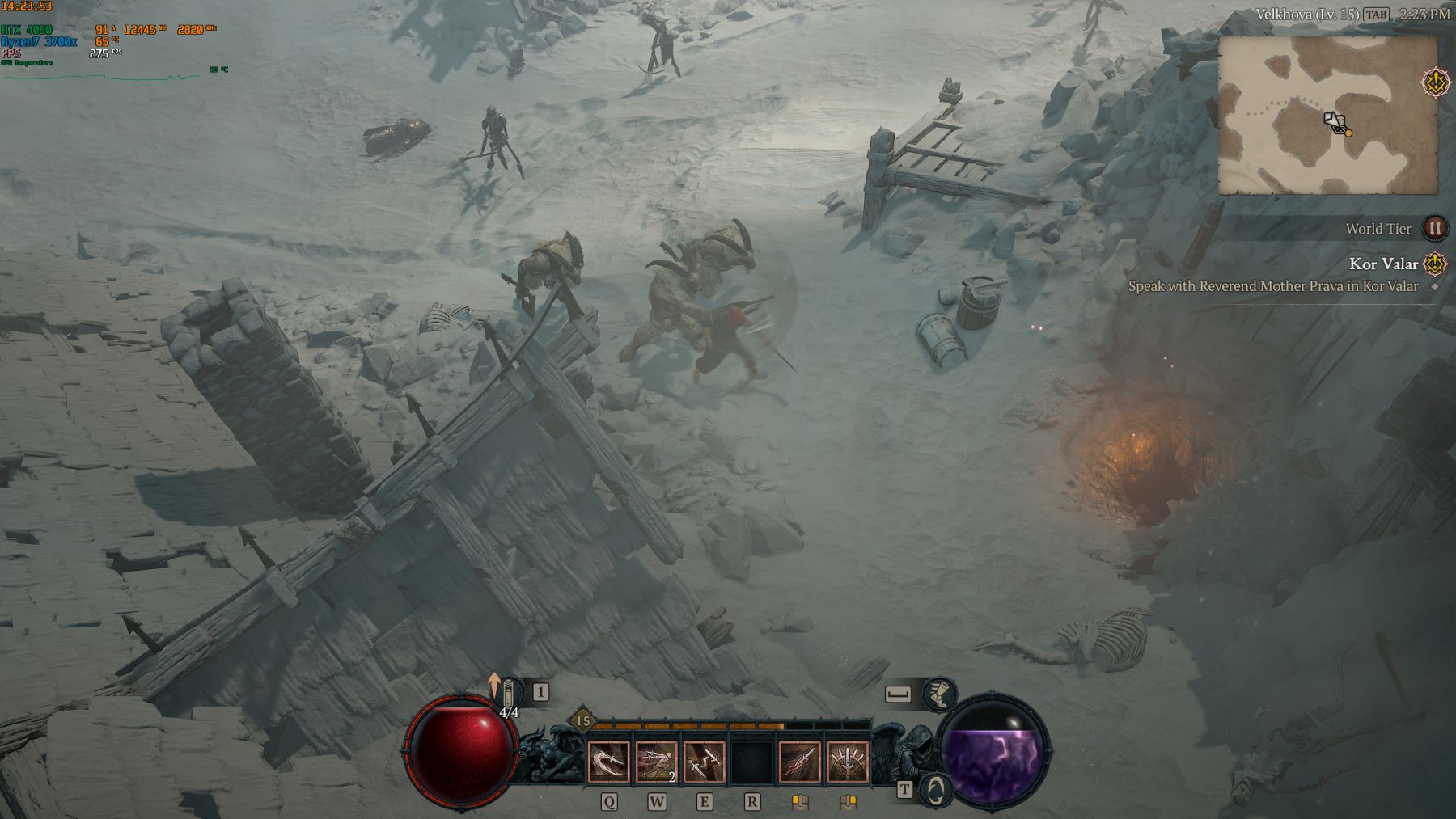Activate the fan of blades skill
Screen dimensions: 1456x819
point(848,762)
